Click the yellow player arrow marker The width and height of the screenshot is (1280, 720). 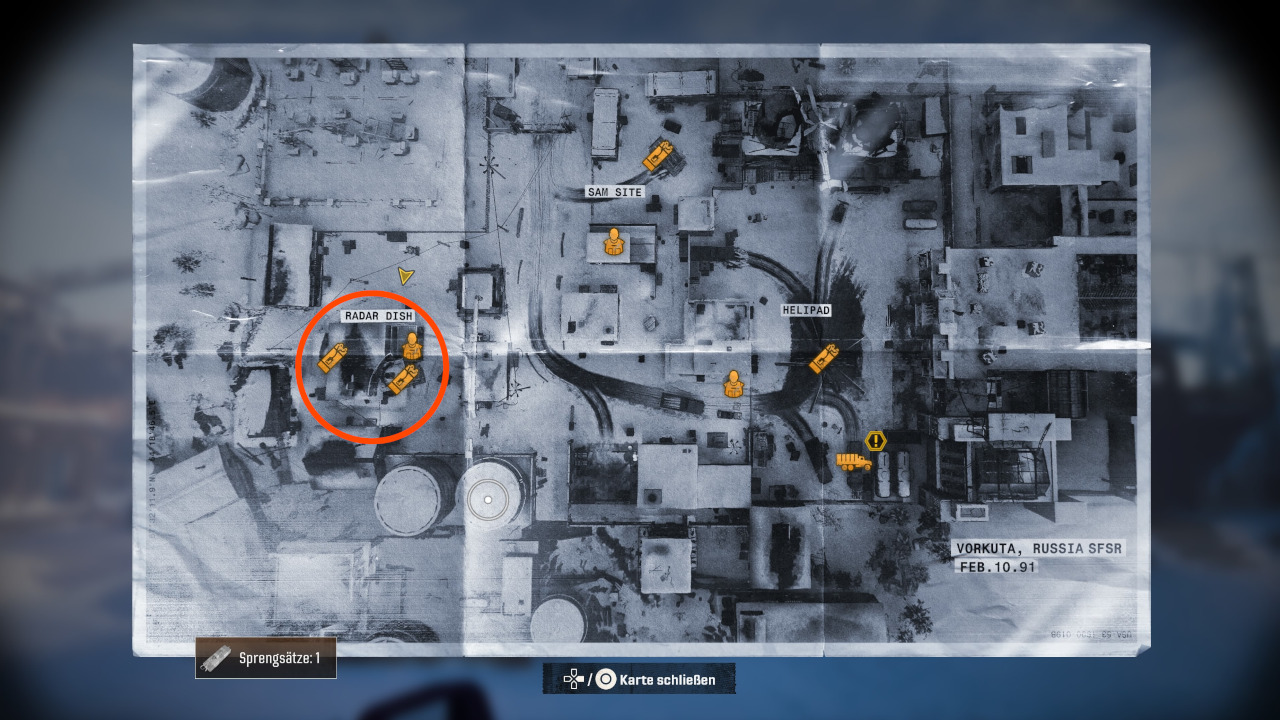pyautogui.click(x=405, y=276)
